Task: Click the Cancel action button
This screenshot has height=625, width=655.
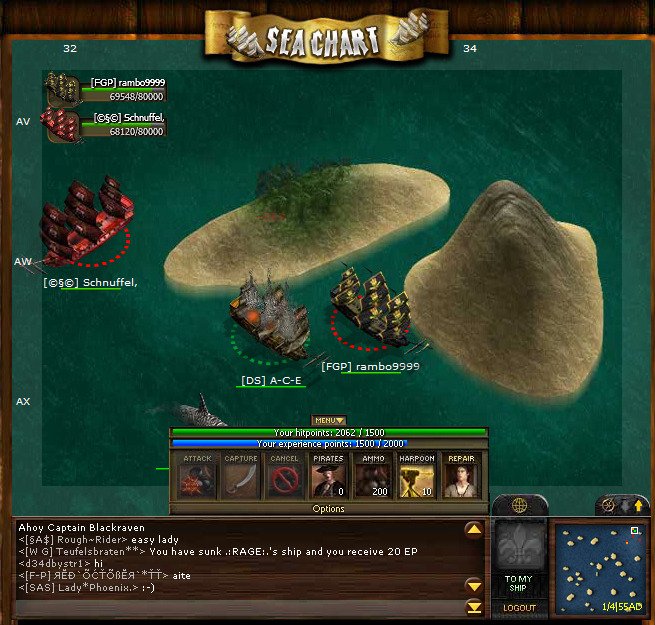Action: click(285, 475)
